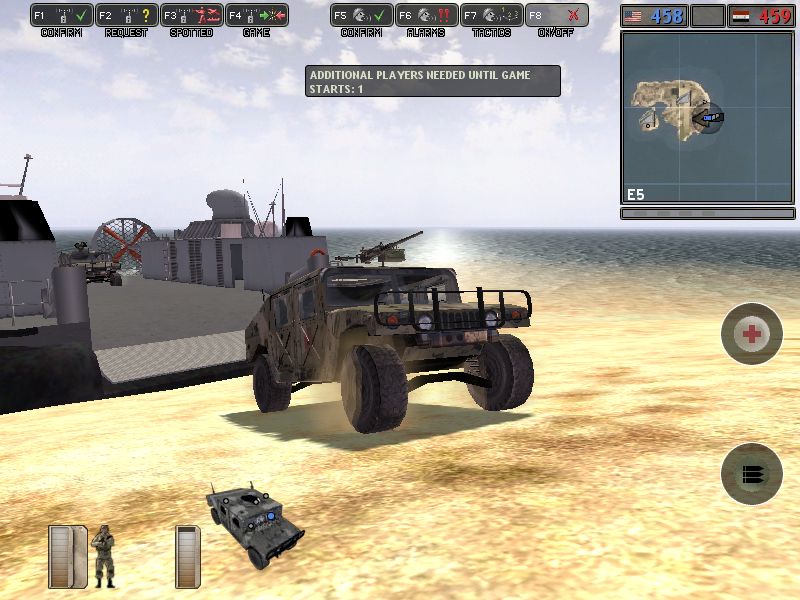This screenshot has width=800, height=600.
Task: Open the F2 Request radio menu
Action: (x=127, y=16)
